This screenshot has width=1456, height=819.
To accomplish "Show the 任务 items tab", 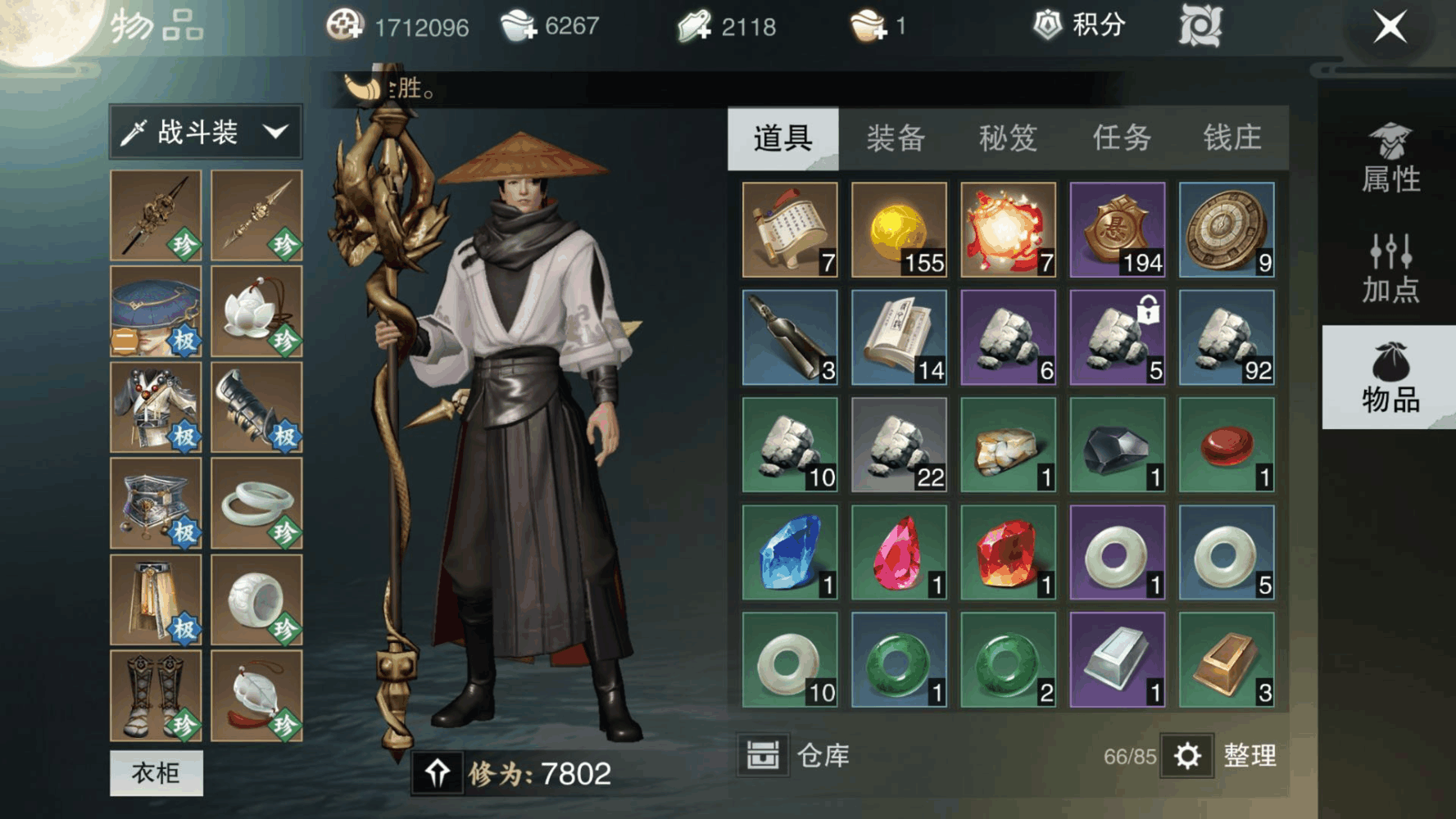I will coord(1121,138).
